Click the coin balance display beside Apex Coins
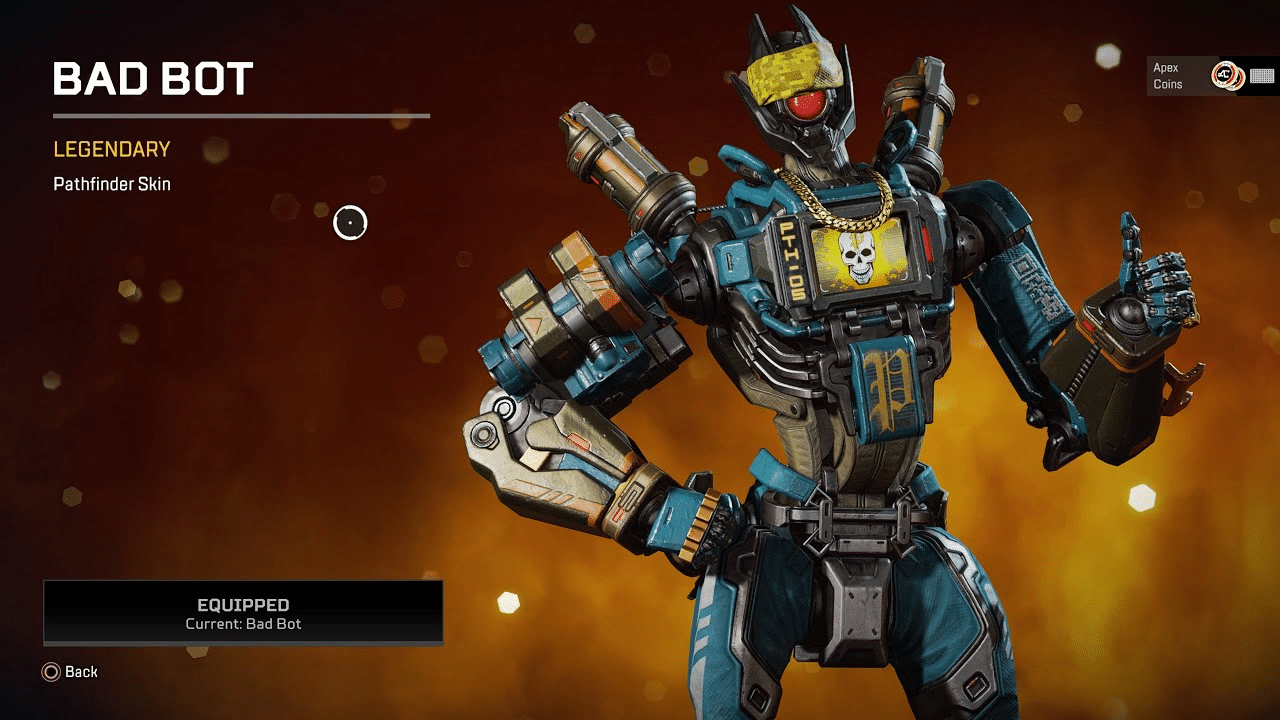This screenshot has width=1280, height=720. coord(1263,74)
